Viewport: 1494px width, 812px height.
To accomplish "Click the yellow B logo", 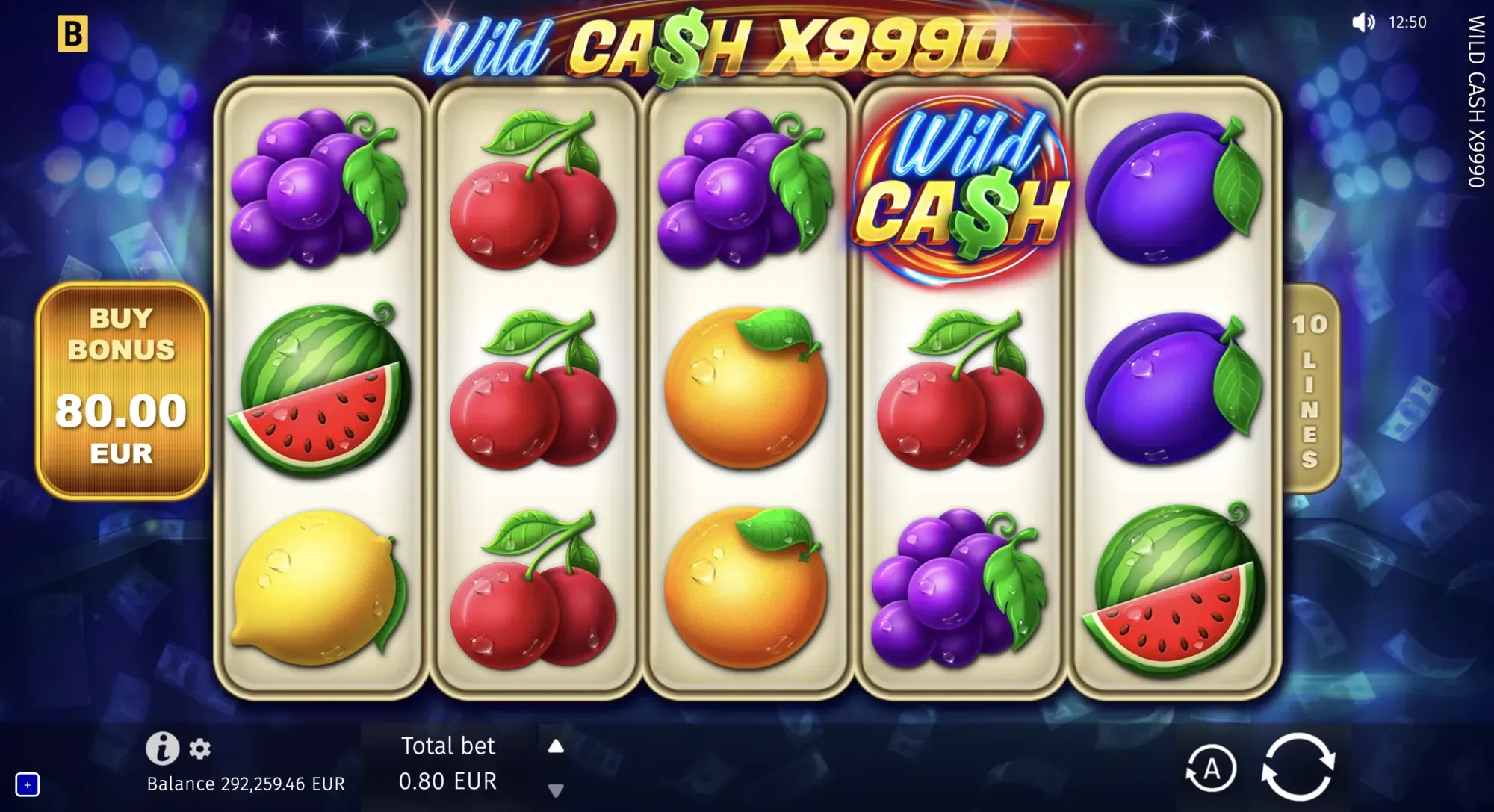I will pos(72,34).
